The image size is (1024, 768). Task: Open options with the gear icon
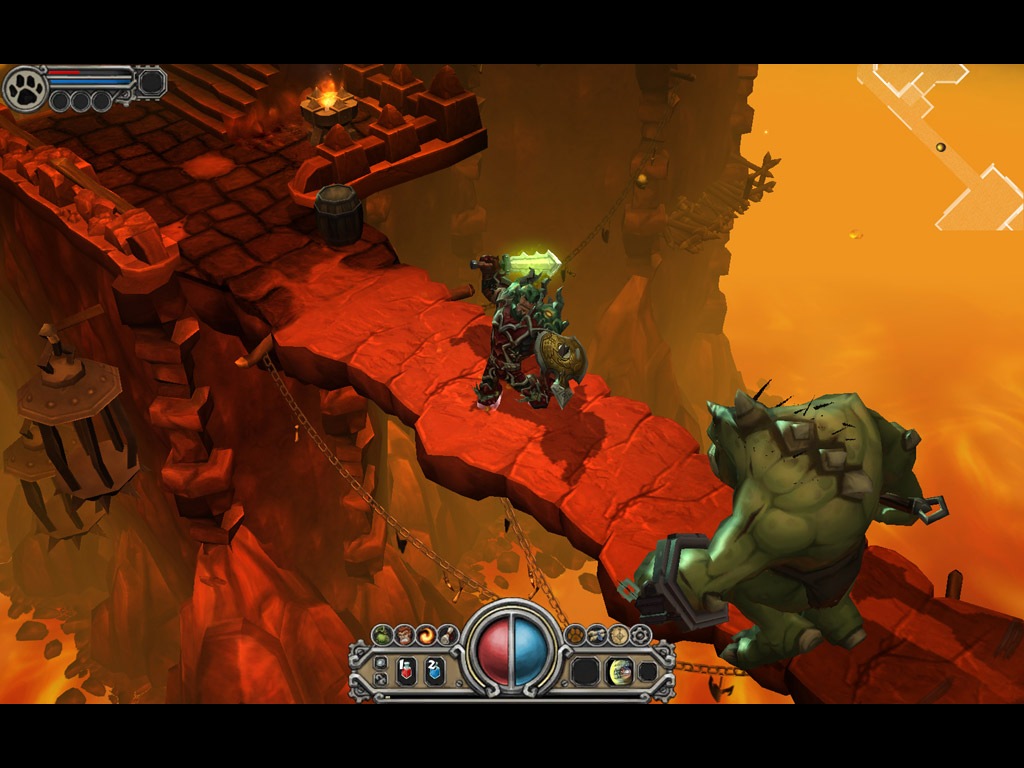[640, 634]
